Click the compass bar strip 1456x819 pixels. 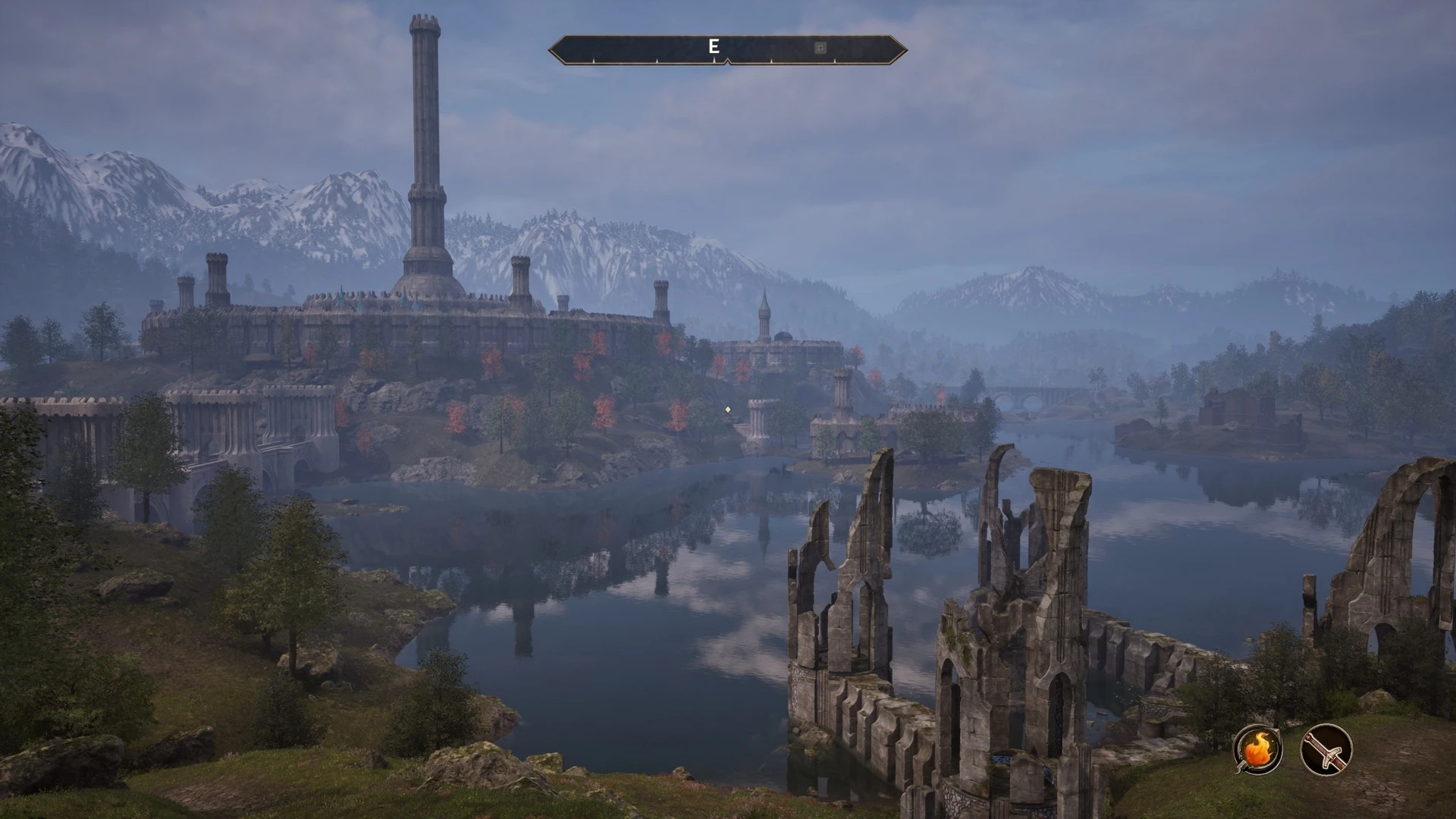645,47
